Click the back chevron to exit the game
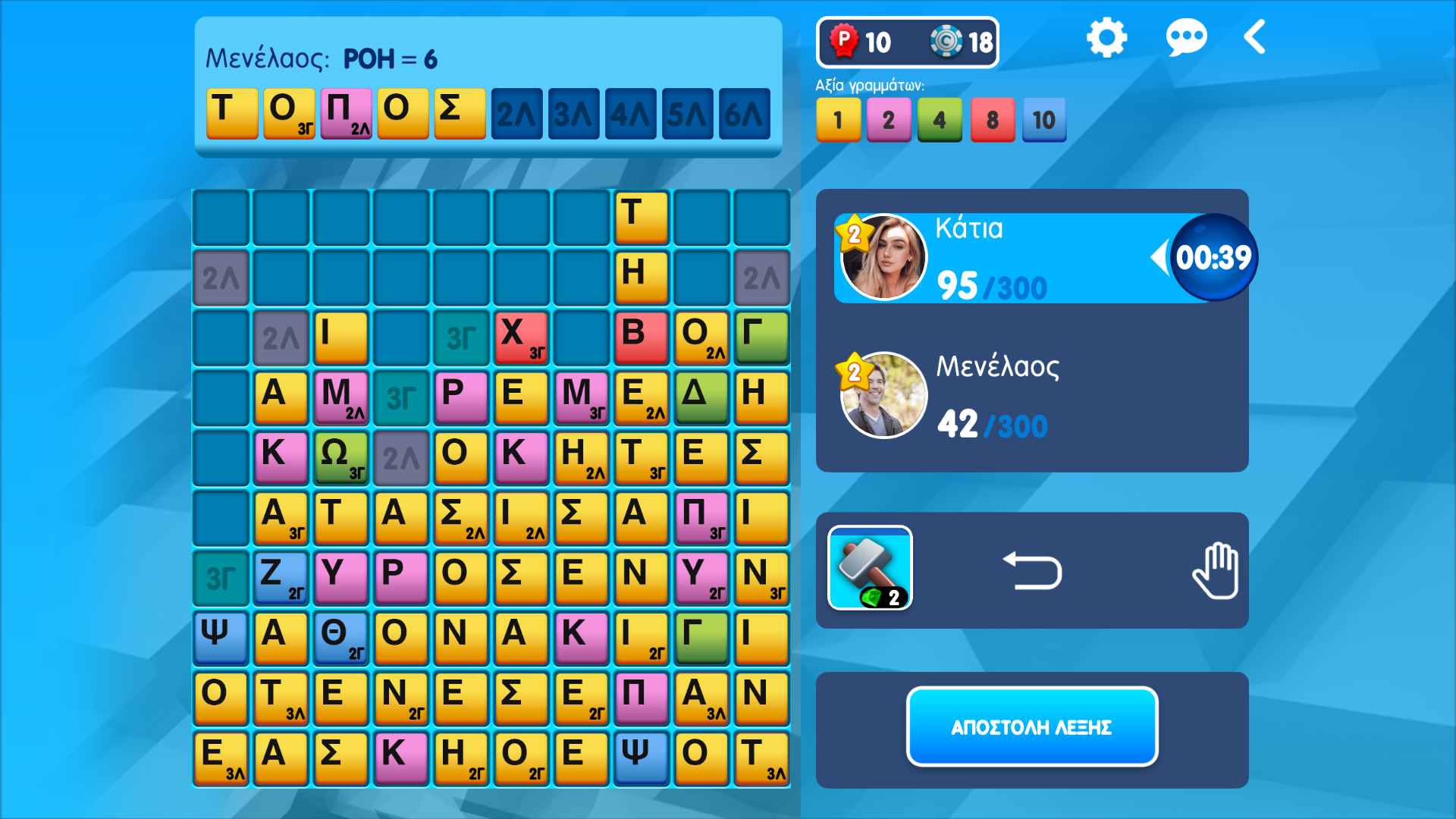Image resolution: width=1456 pixels, height=819 pixels. [x=1254, y=36]
